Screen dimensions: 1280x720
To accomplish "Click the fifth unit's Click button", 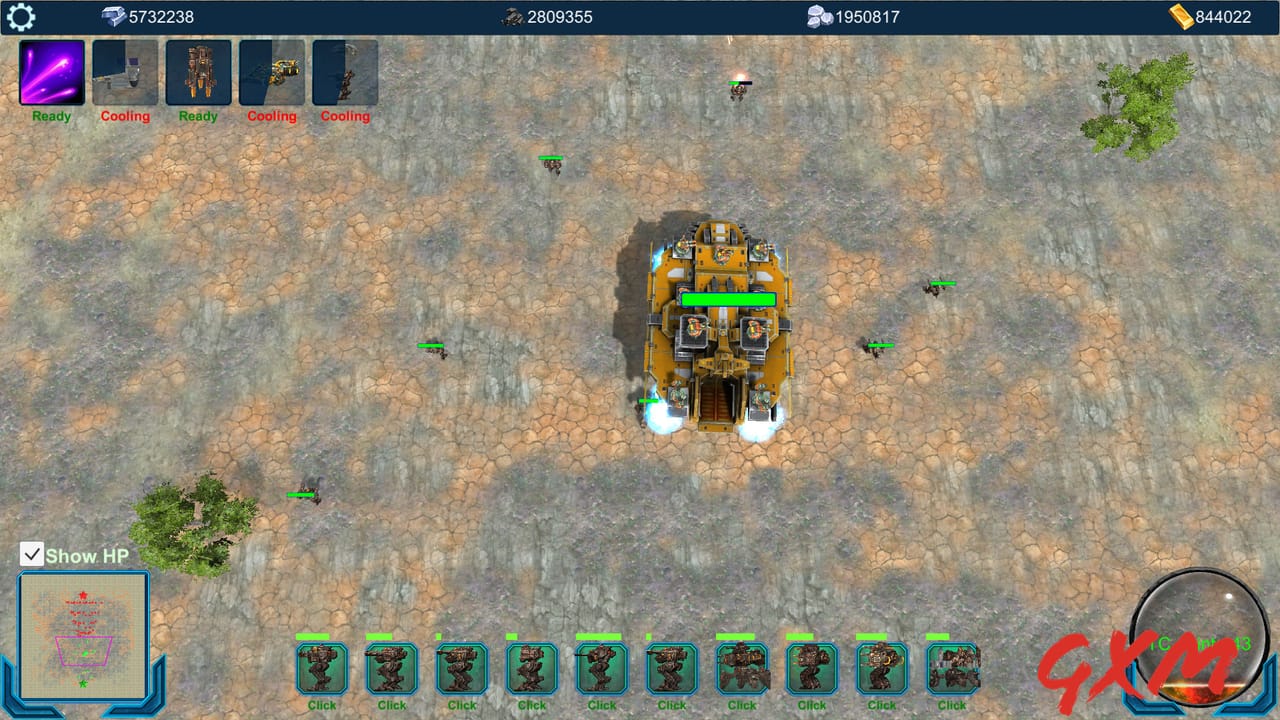I will (x=601, y=704).
